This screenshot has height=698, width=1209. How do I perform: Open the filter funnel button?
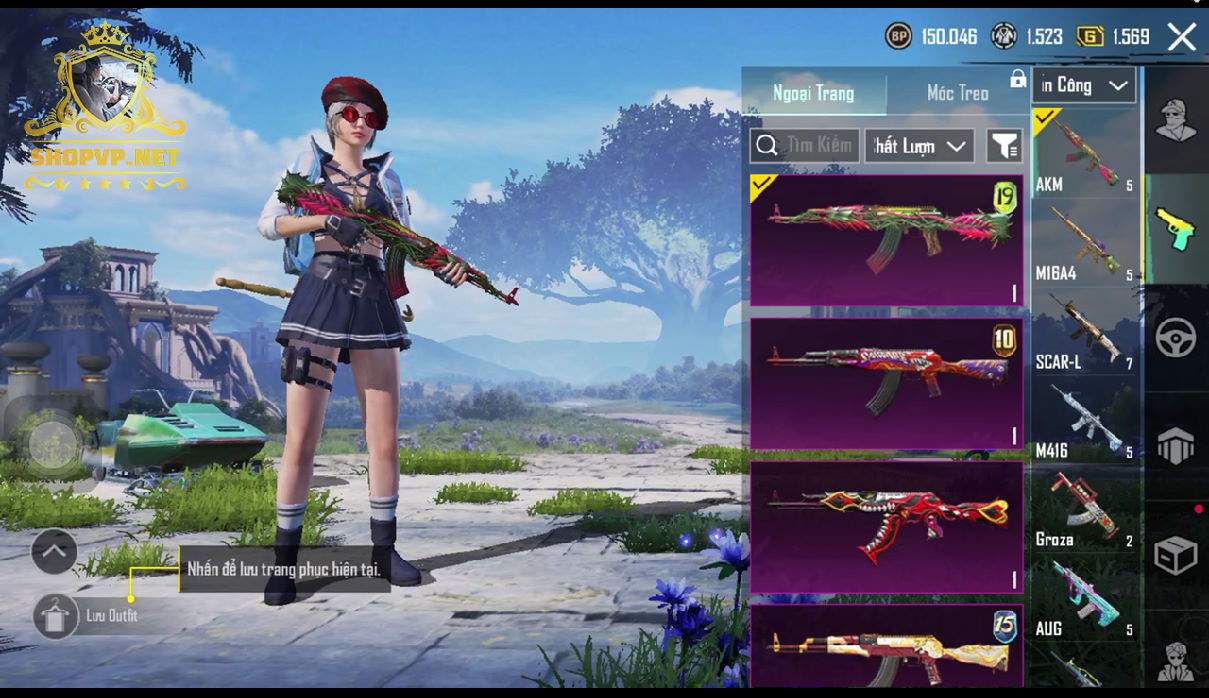(x=1004, y=146)
